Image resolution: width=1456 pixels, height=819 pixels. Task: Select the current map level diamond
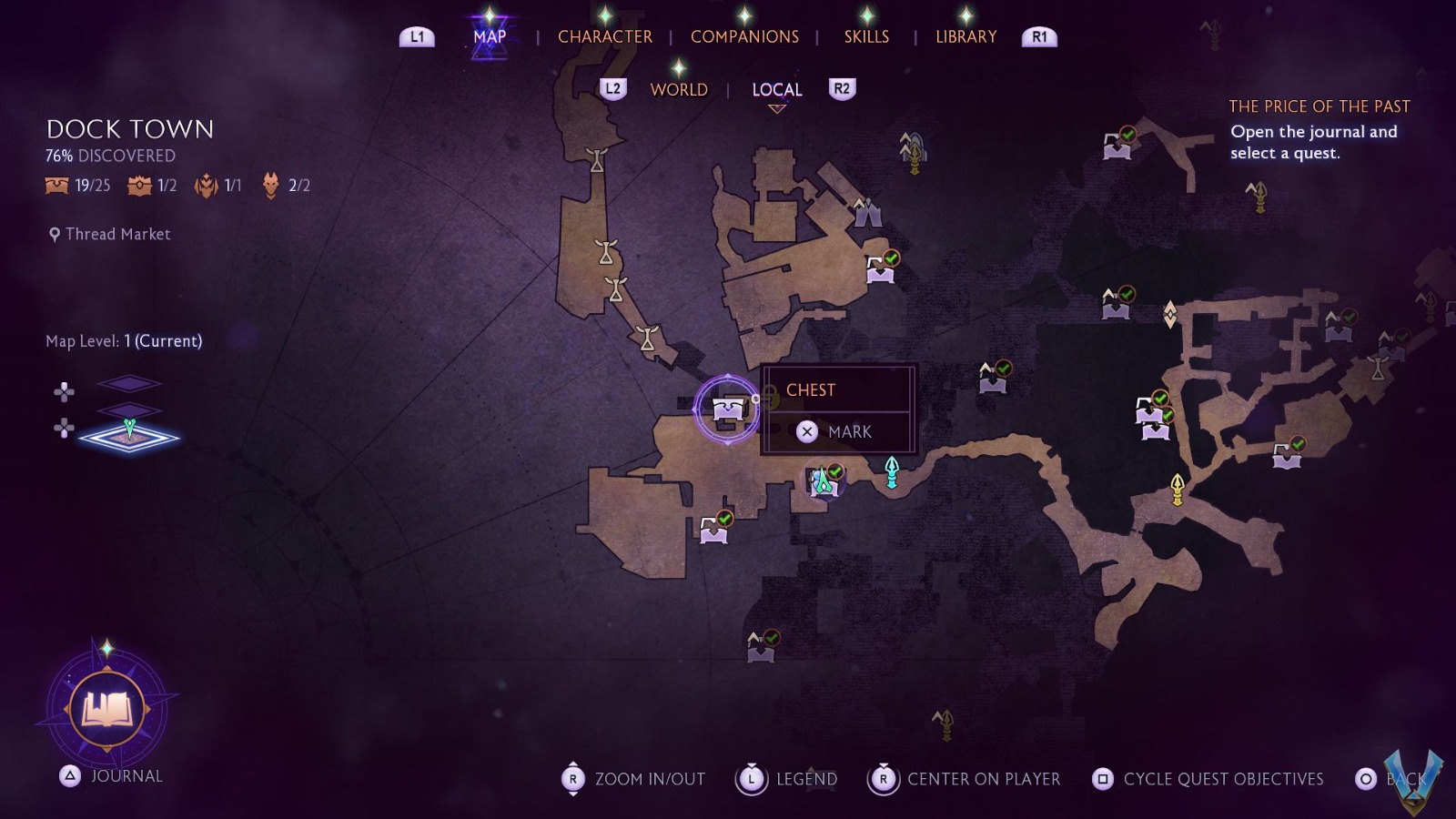(x=129, y=437)
